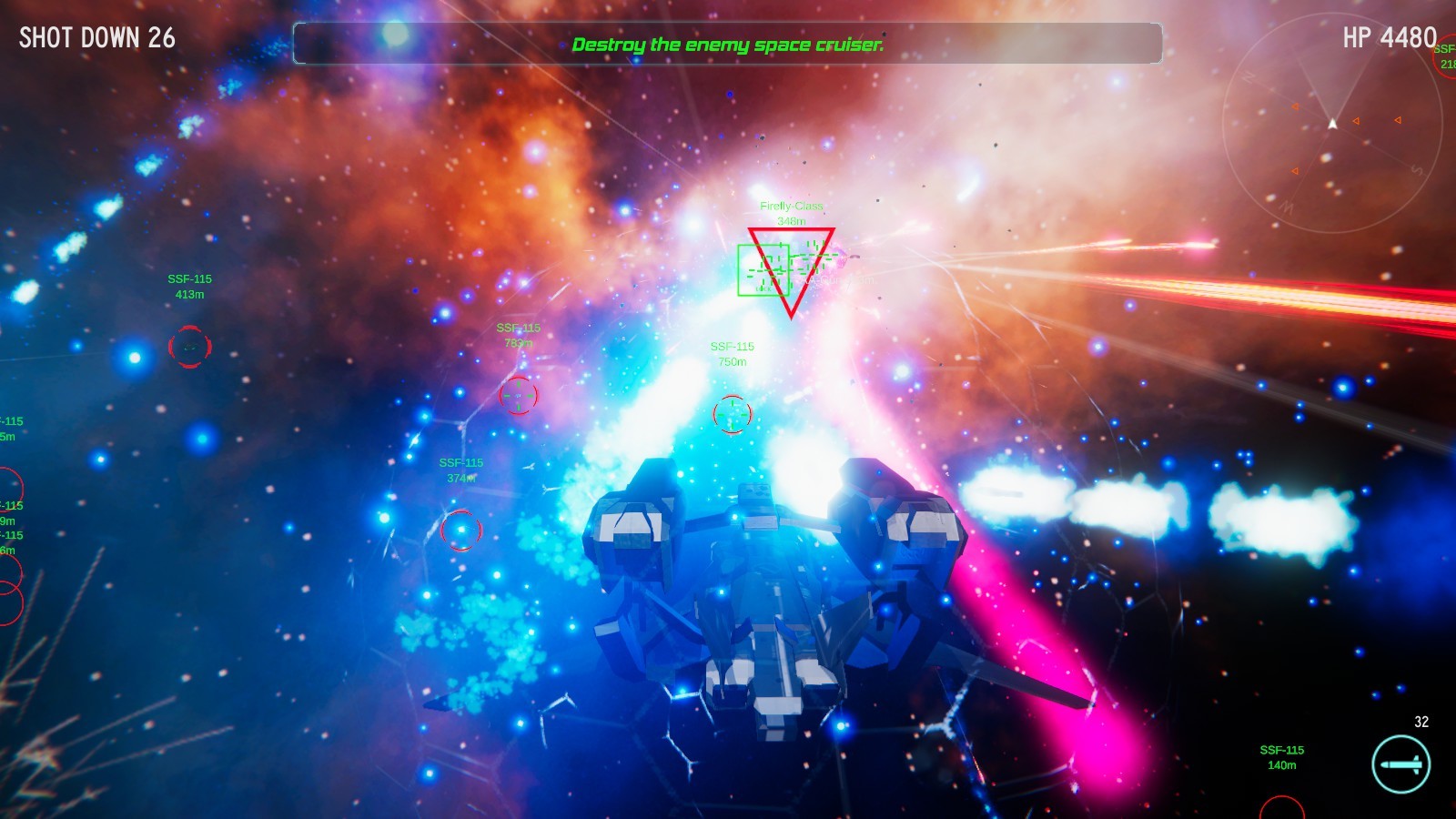This screenshot has width=1456, height=819.
Task: Click the missile count number 32
Action: [1421, 723]
